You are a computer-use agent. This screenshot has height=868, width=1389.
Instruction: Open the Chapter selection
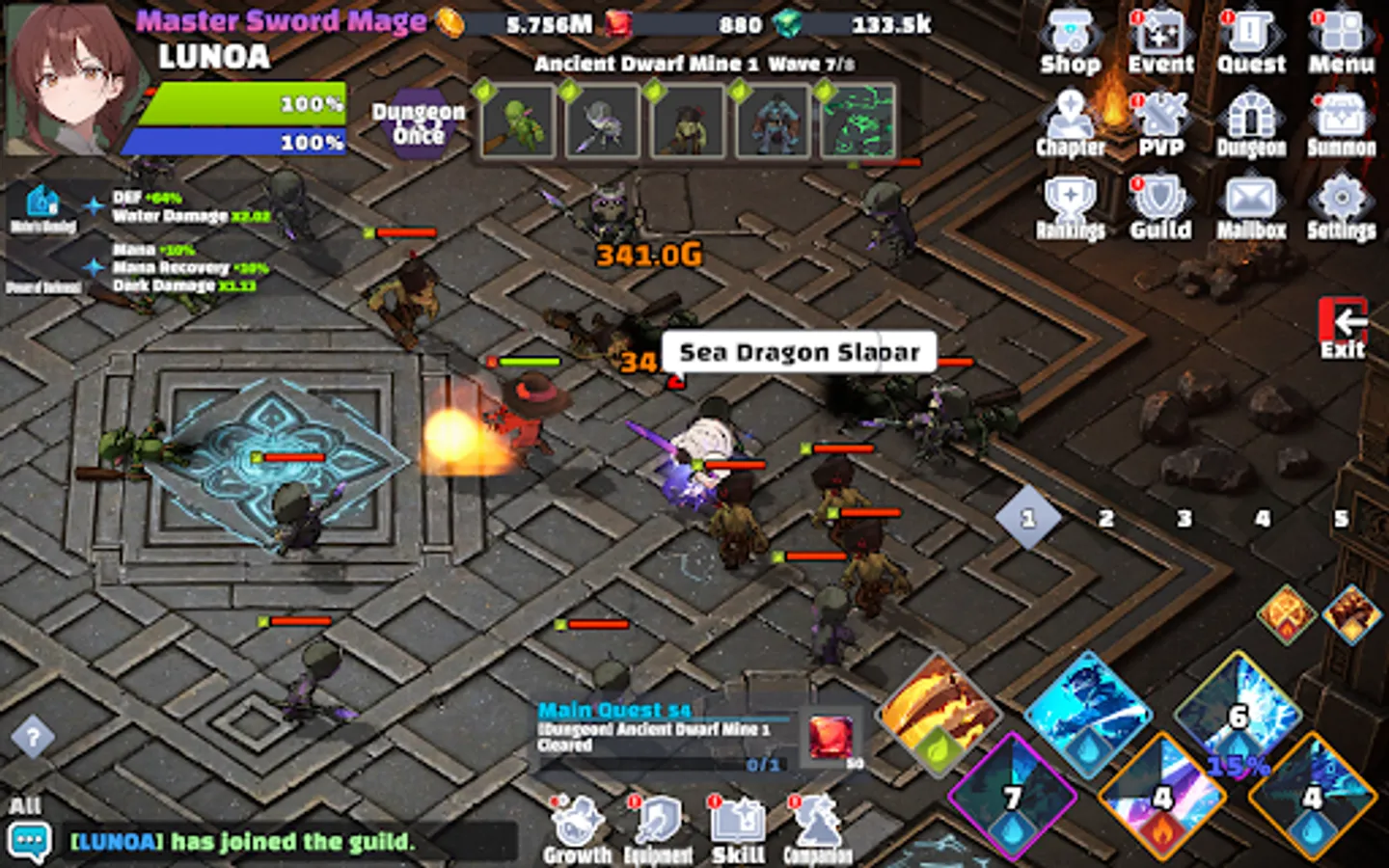pos(1071,116)
